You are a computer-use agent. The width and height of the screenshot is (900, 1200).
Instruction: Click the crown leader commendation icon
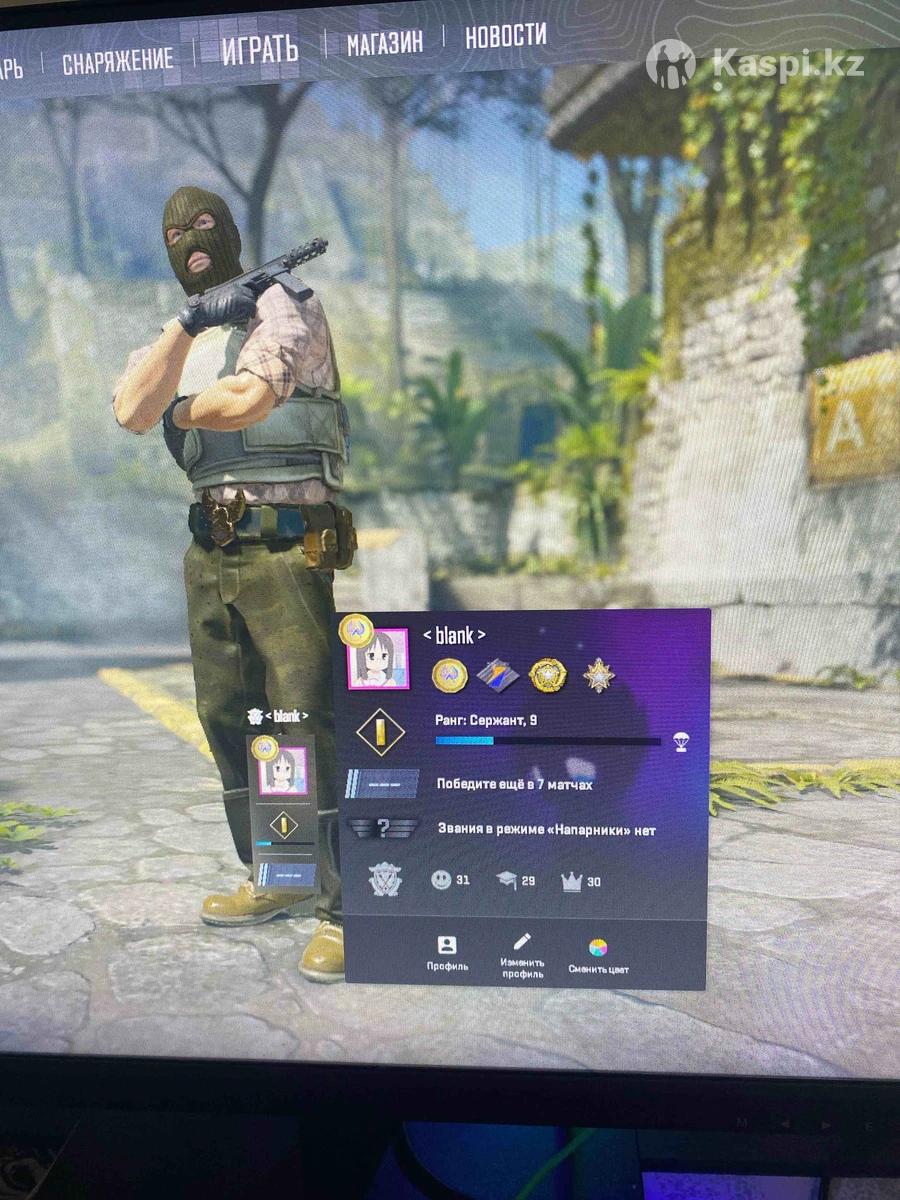click(x=572, y=881)
